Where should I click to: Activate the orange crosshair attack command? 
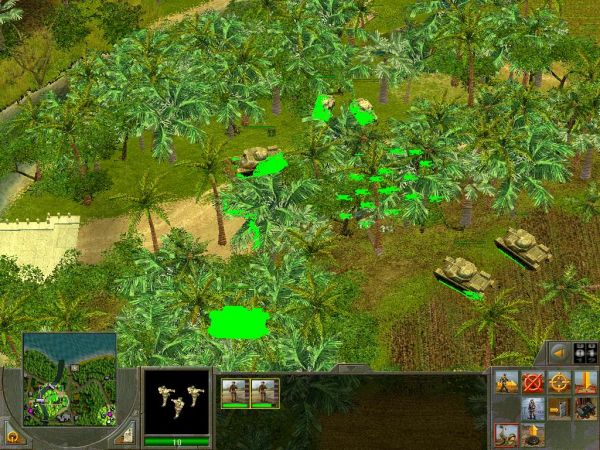point(559,382)
